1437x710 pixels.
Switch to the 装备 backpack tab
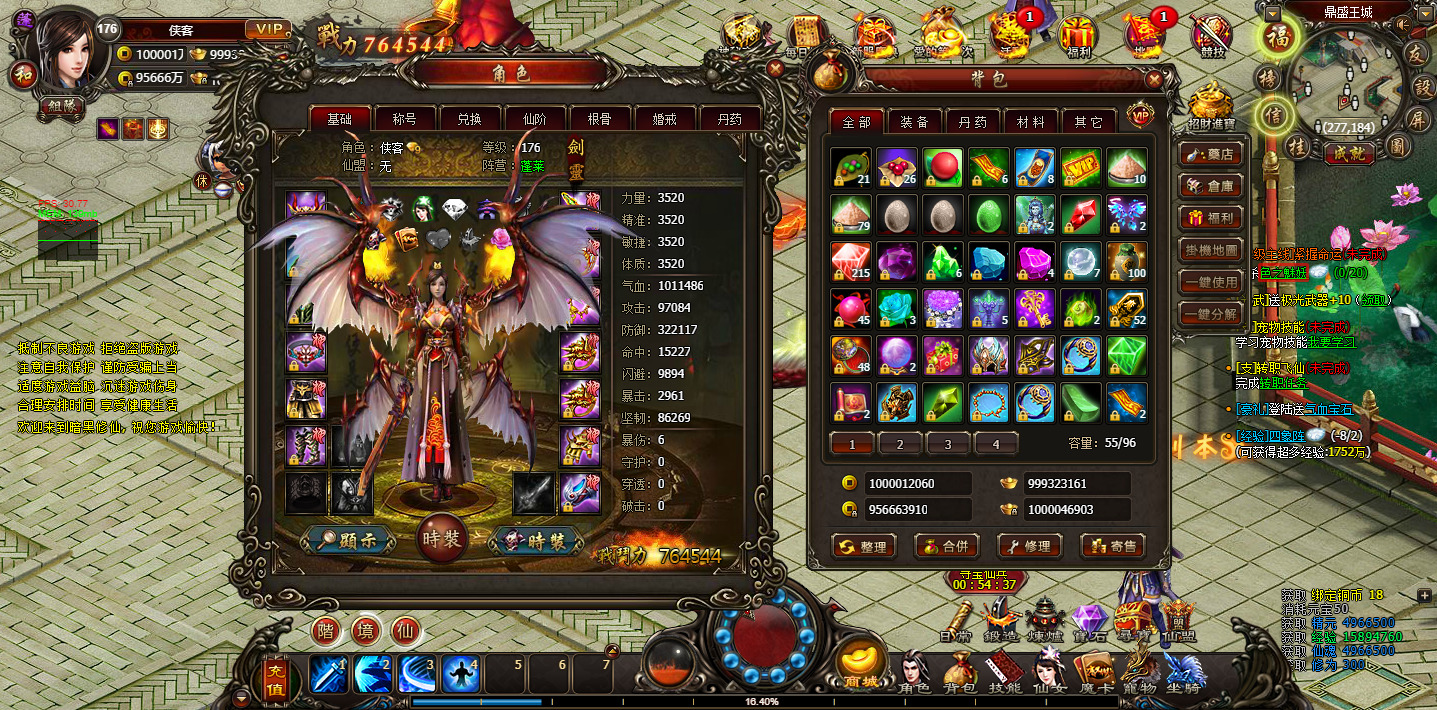(x=914, y=122)
